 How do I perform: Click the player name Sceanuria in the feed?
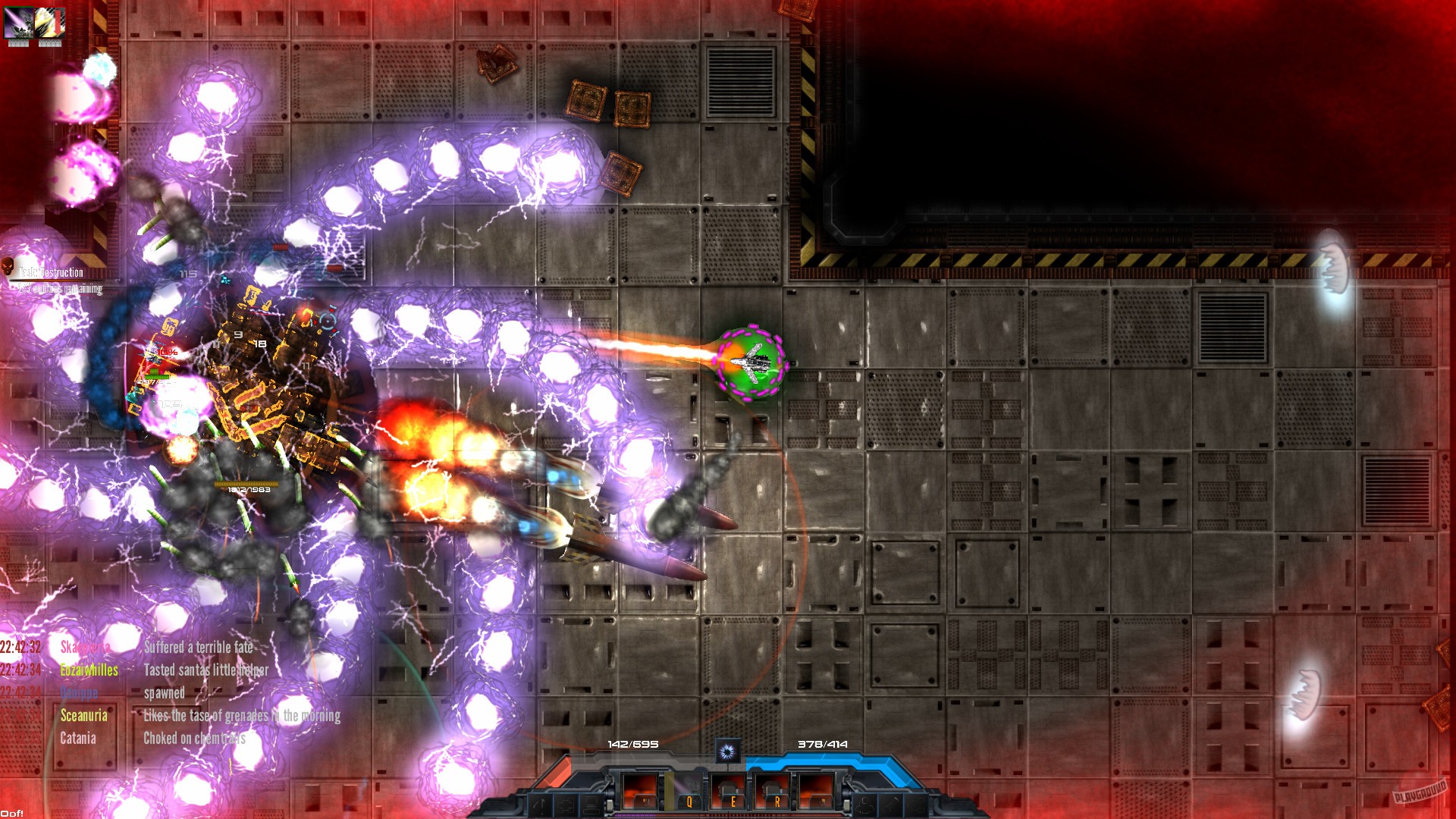tap(83, 714)
